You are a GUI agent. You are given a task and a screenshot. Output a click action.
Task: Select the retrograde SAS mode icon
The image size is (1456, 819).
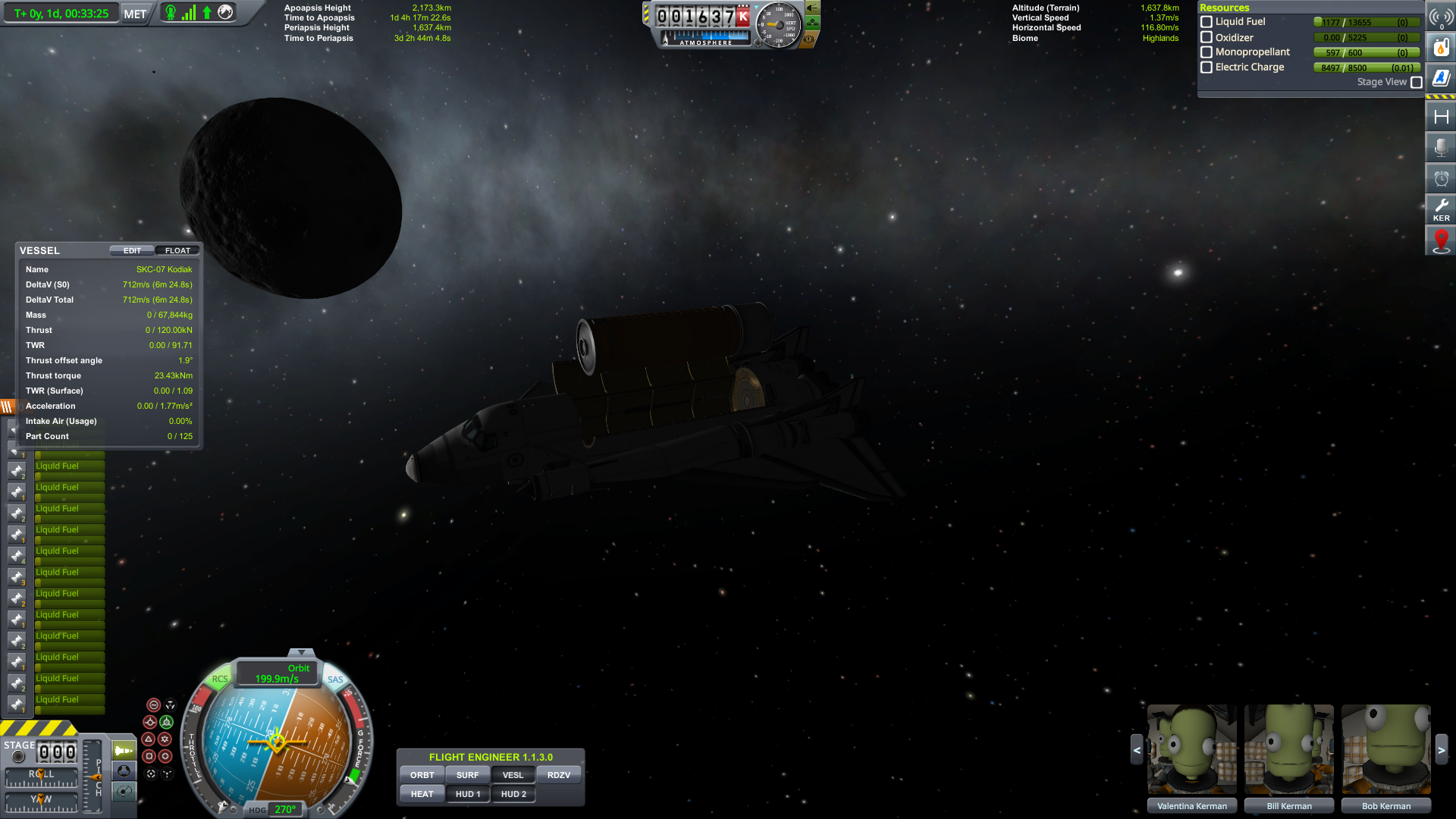click(x=167, y=721)
